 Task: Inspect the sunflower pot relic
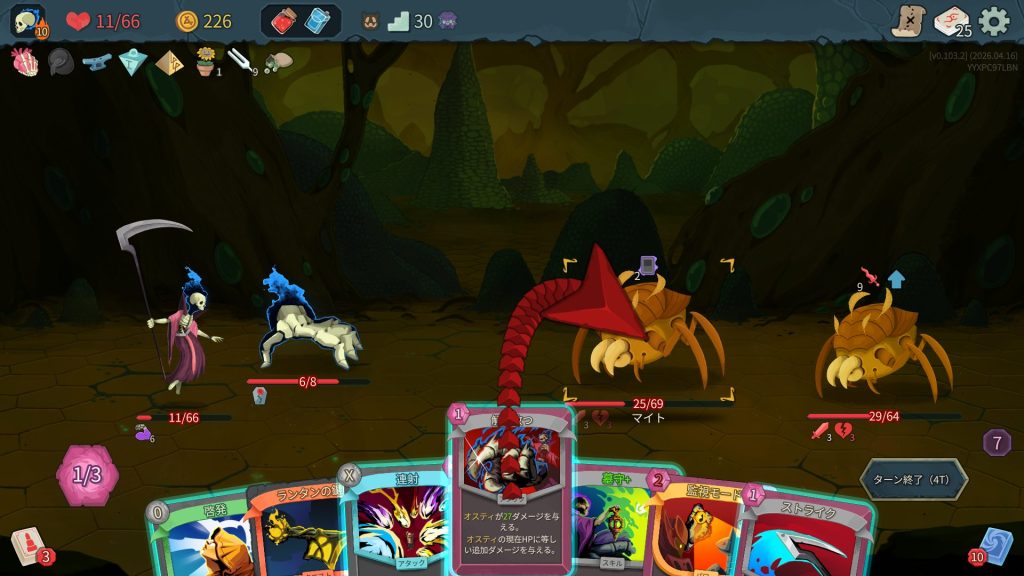206,62
